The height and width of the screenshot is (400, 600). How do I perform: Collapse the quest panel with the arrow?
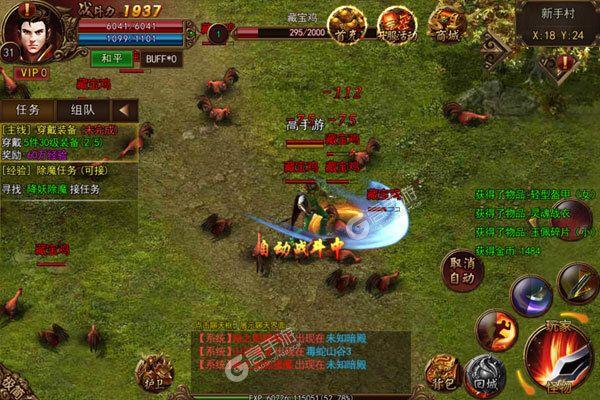(x=125, y=110)
